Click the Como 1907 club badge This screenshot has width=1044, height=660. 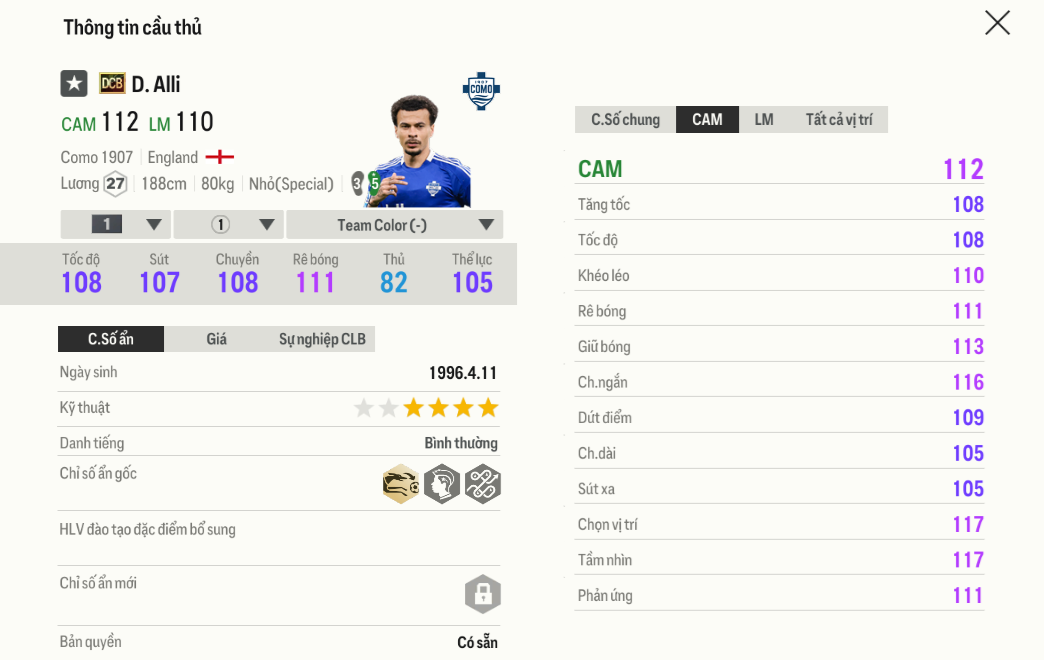pos(481,90)
